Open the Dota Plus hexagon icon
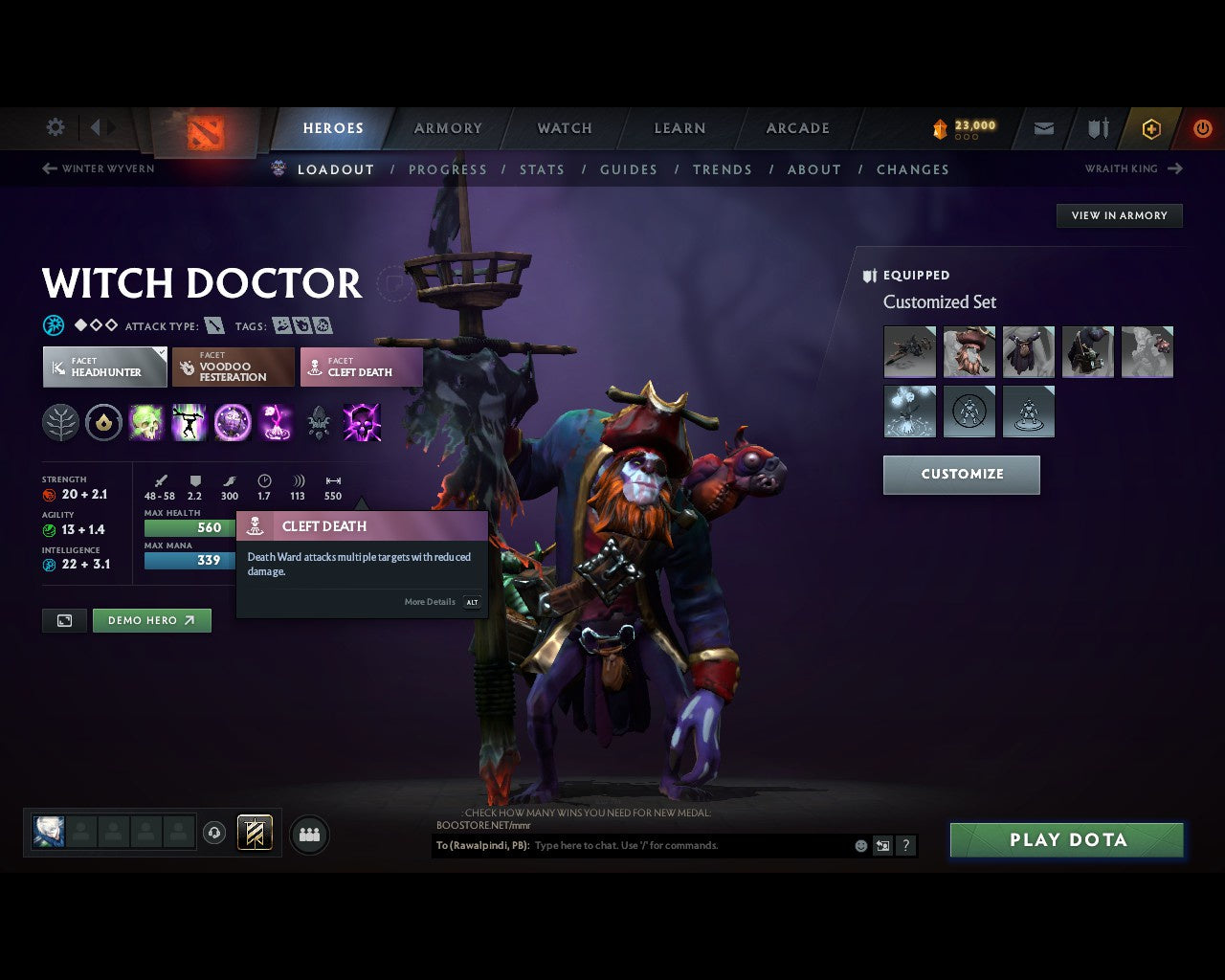The height and width of the screenshot is (980, 1225). point(1151,128)
